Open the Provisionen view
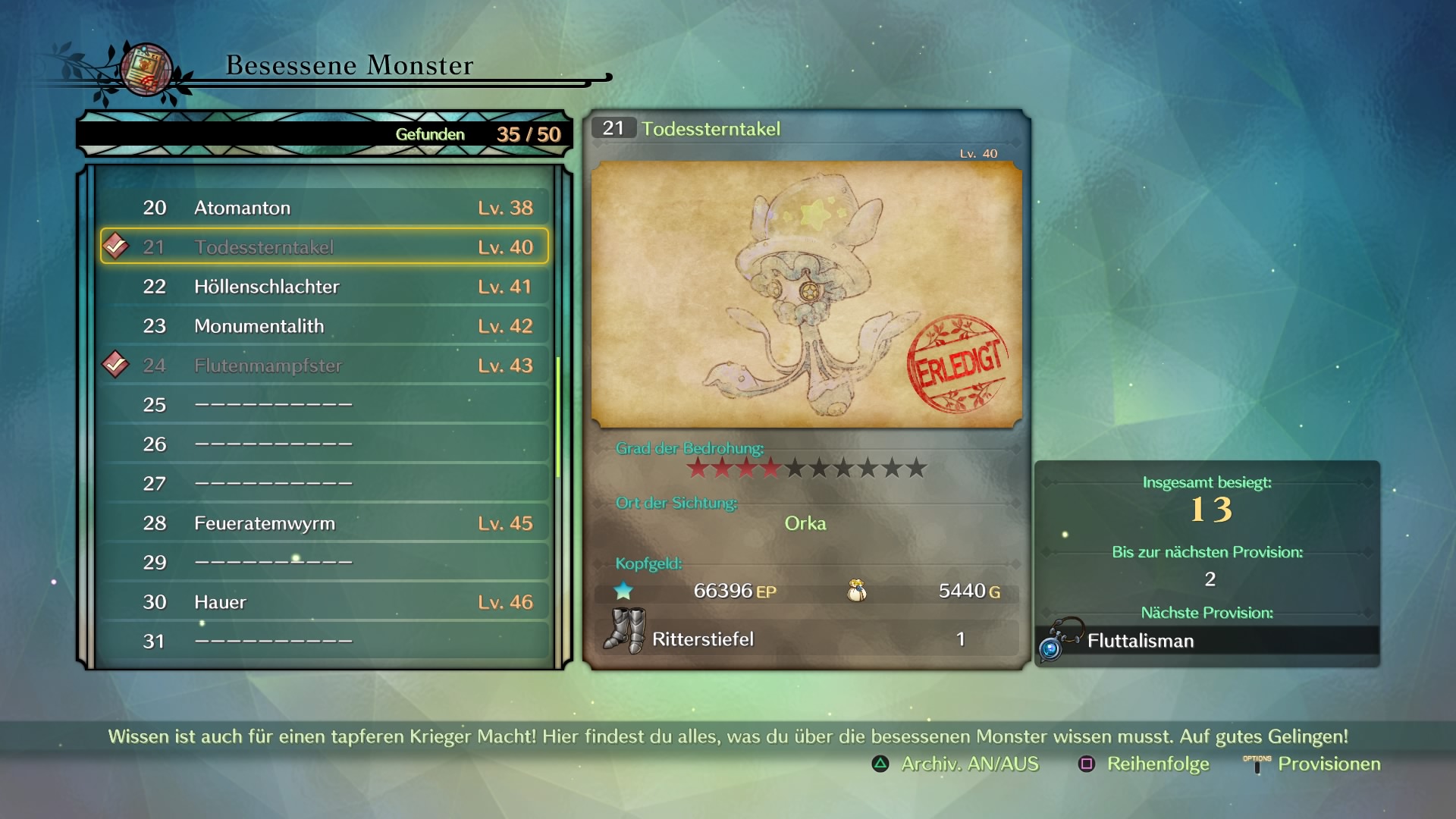The image size is (1456, 819). pyautogui.click(x=1313, y=764)
